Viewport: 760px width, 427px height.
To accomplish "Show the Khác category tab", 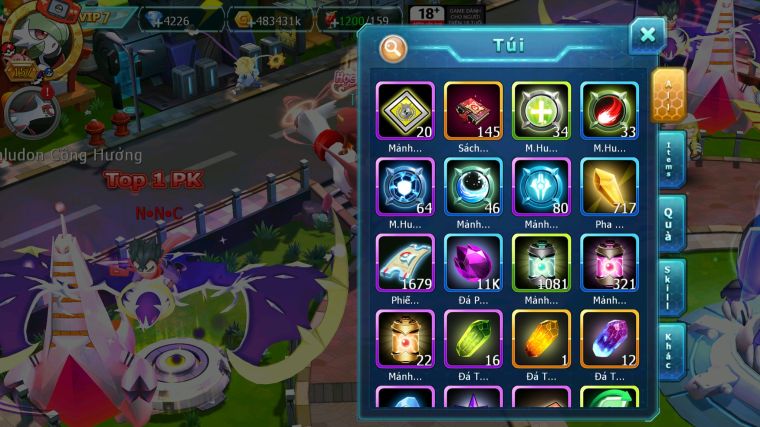I will [669, 350].
